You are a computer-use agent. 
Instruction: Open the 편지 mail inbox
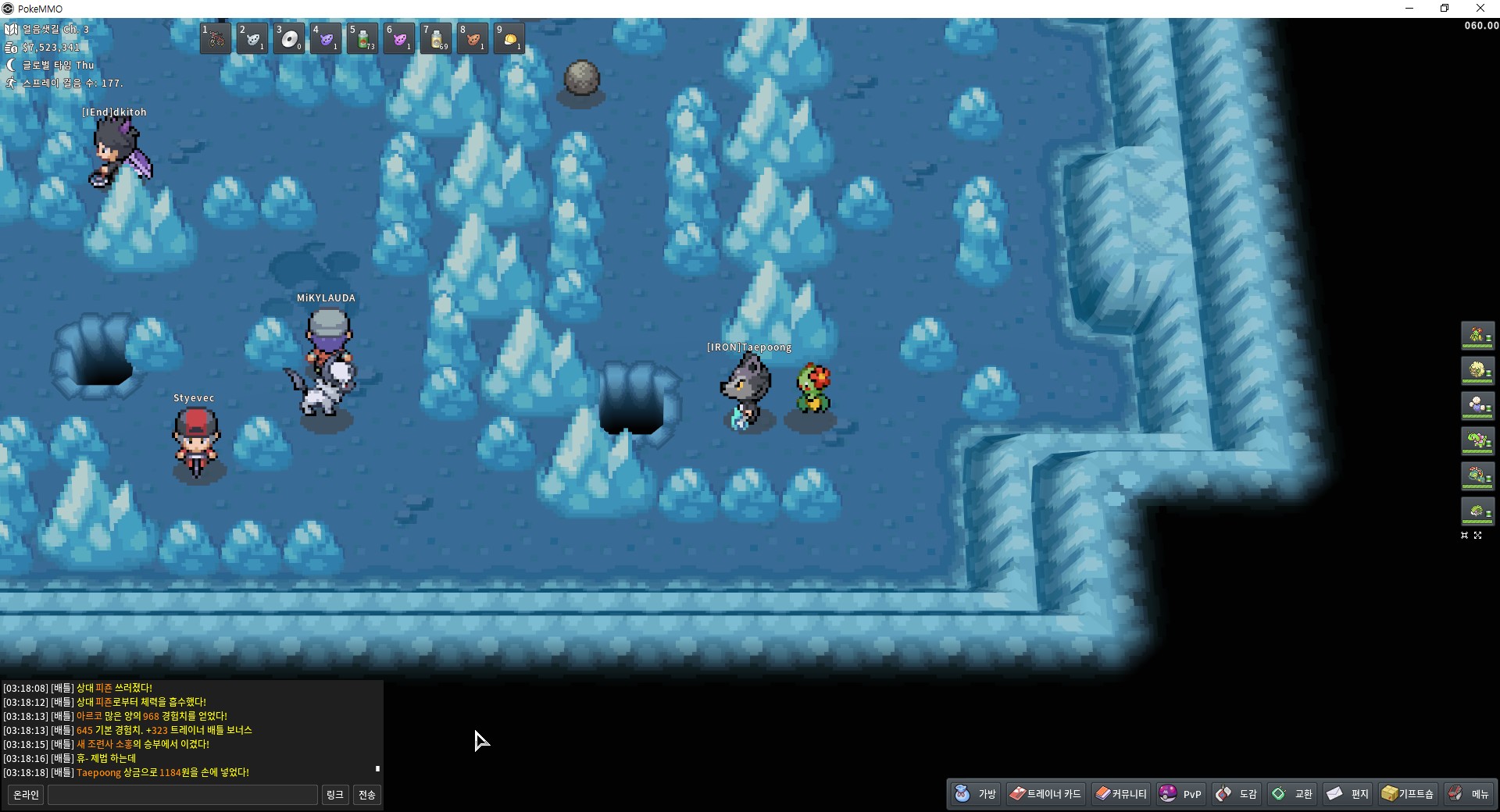1348,794
